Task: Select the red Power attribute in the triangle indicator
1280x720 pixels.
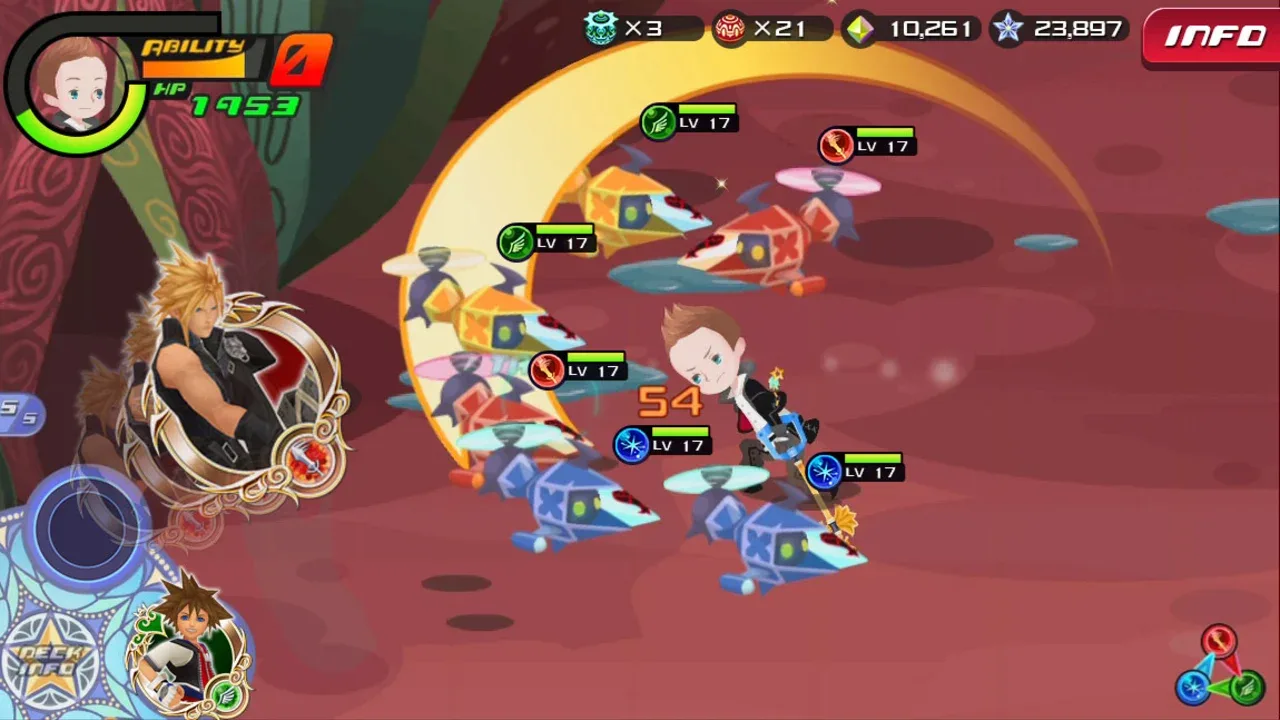Action: [x=1219, y=641]
